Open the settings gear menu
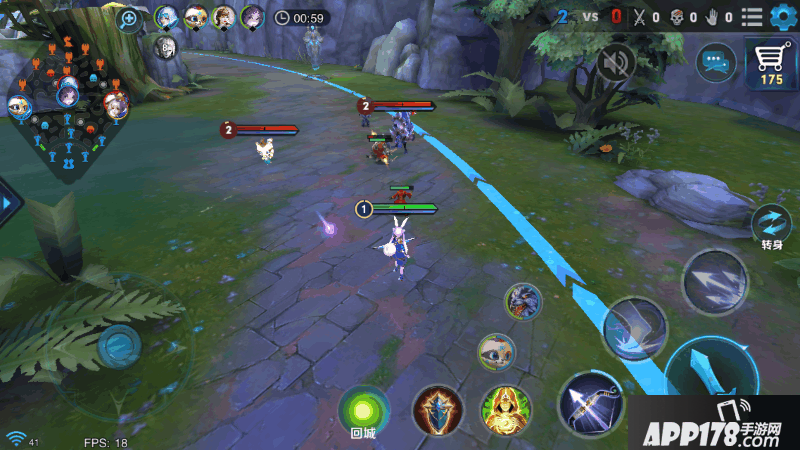The image size is (800, 450). (780, 17)
